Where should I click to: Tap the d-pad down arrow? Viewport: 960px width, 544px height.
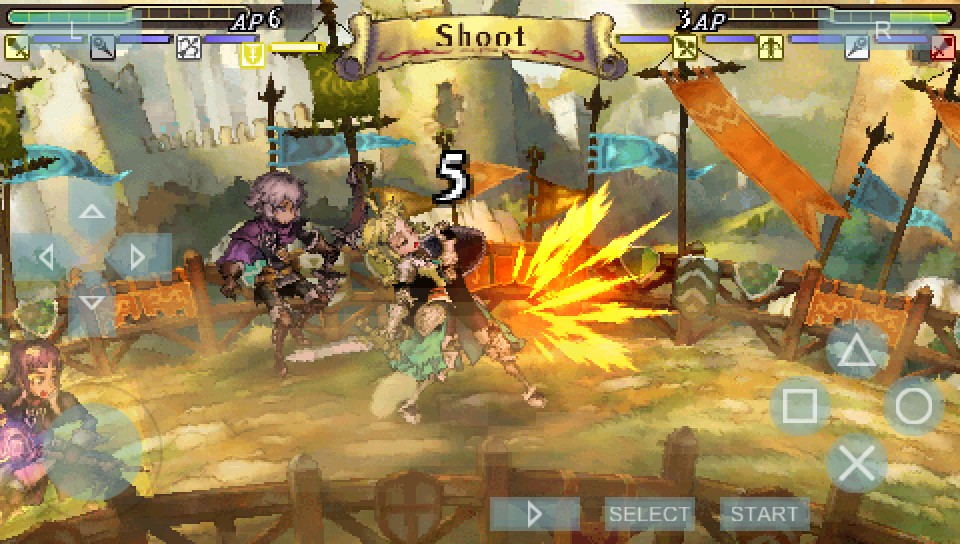91,302
